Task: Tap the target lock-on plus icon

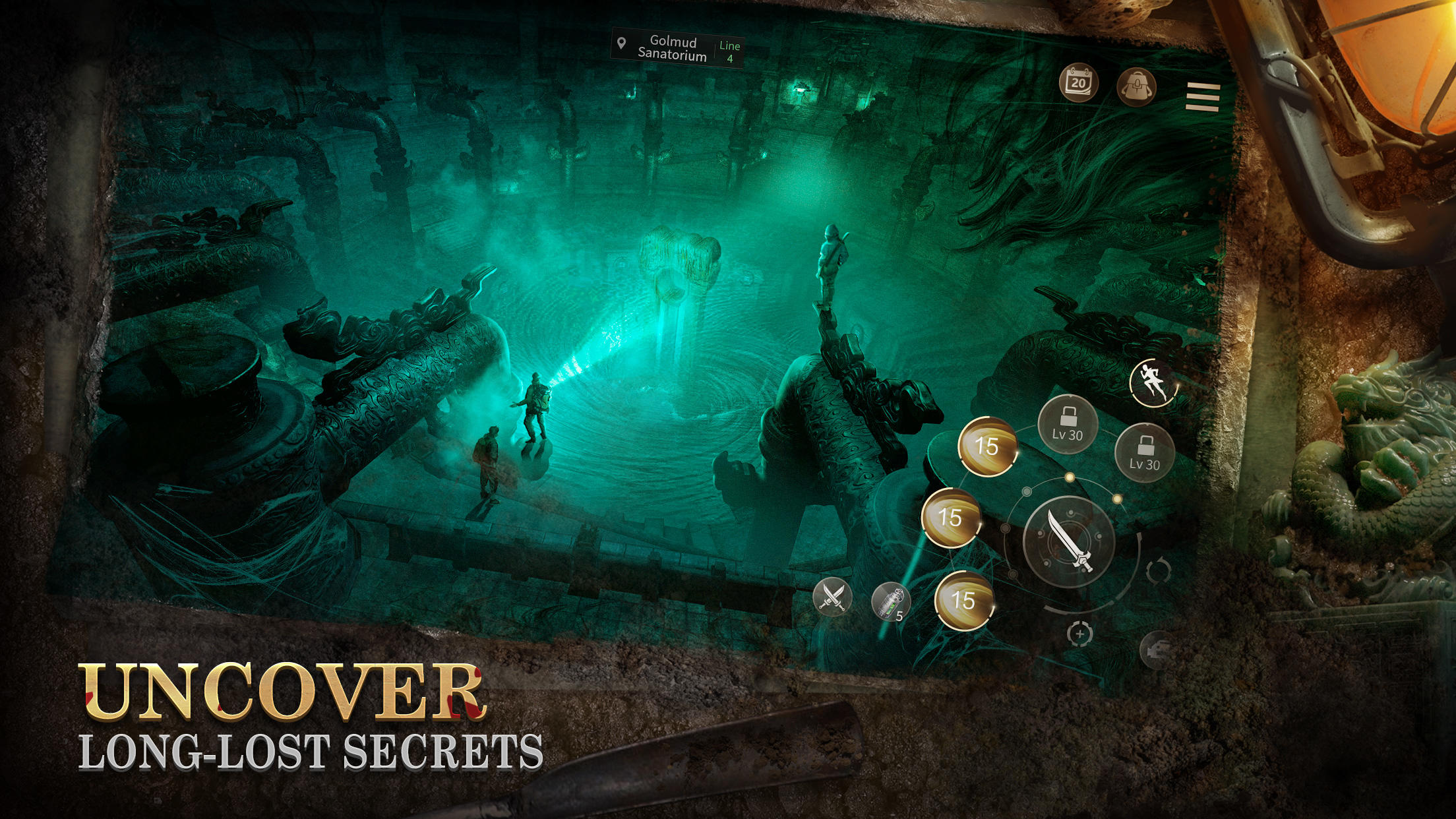Action: coord(1081,634)
